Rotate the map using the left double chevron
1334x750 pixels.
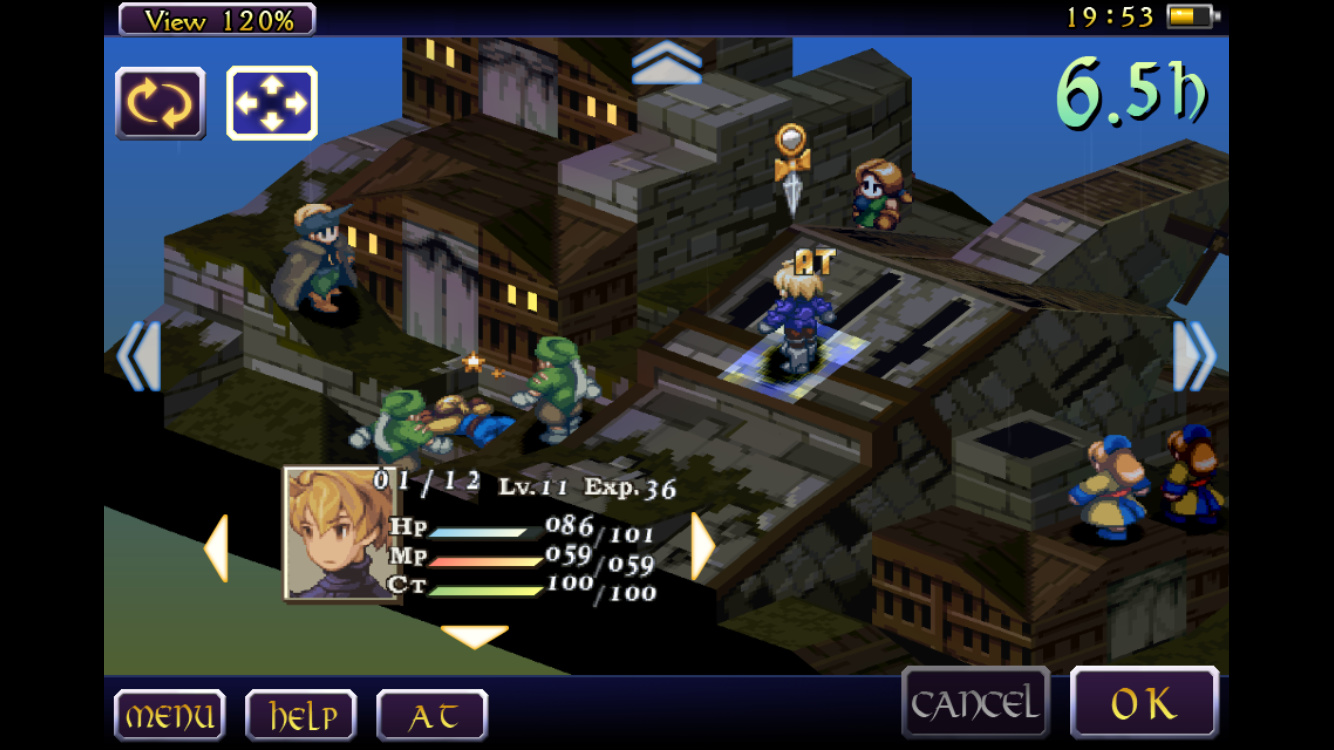pos(138,356)
